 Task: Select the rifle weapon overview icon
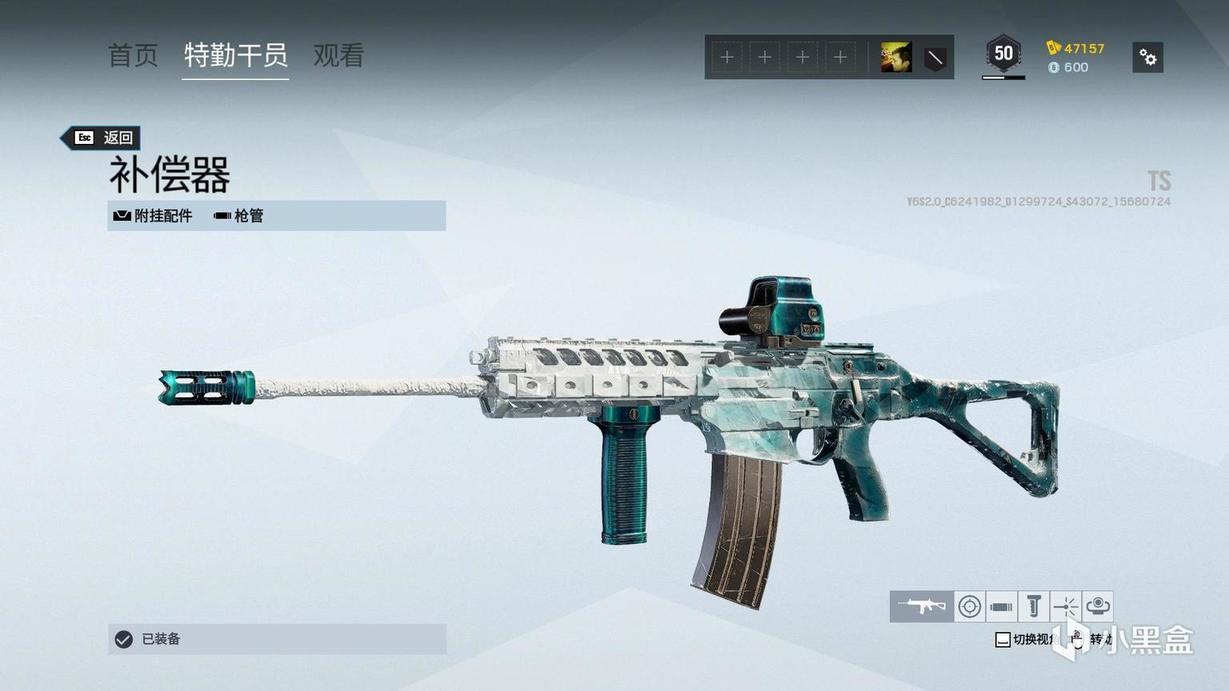pyautogui.click(x=921, y=606)
